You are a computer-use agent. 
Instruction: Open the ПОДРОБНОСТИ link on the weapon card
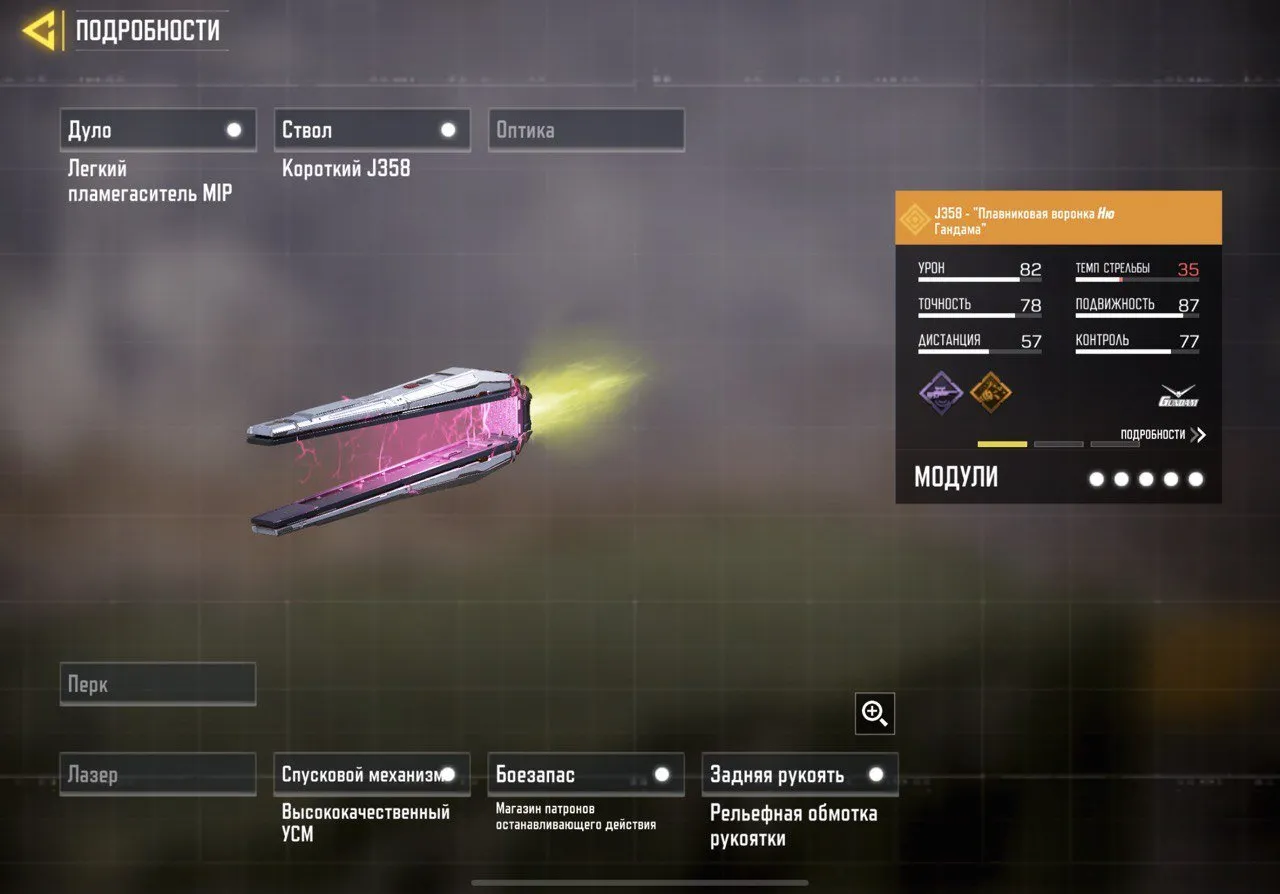tap(1155, 434)
